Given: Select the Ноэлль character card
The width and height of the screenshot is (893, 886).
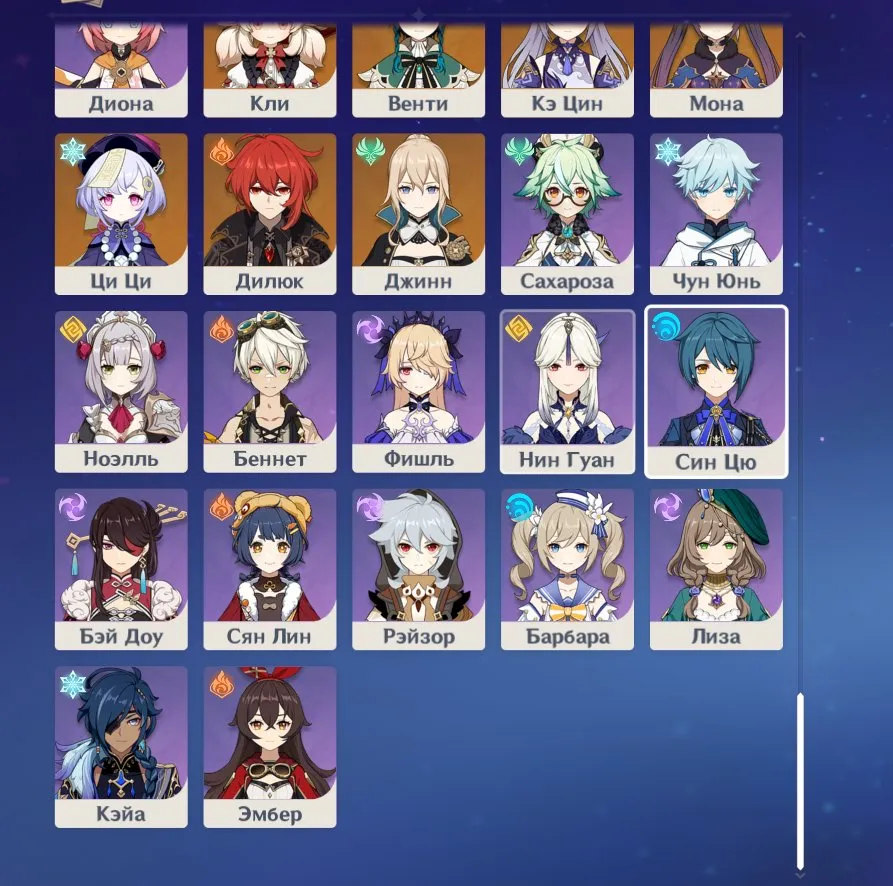Looking at the screenshot, I should coord(121,391).
